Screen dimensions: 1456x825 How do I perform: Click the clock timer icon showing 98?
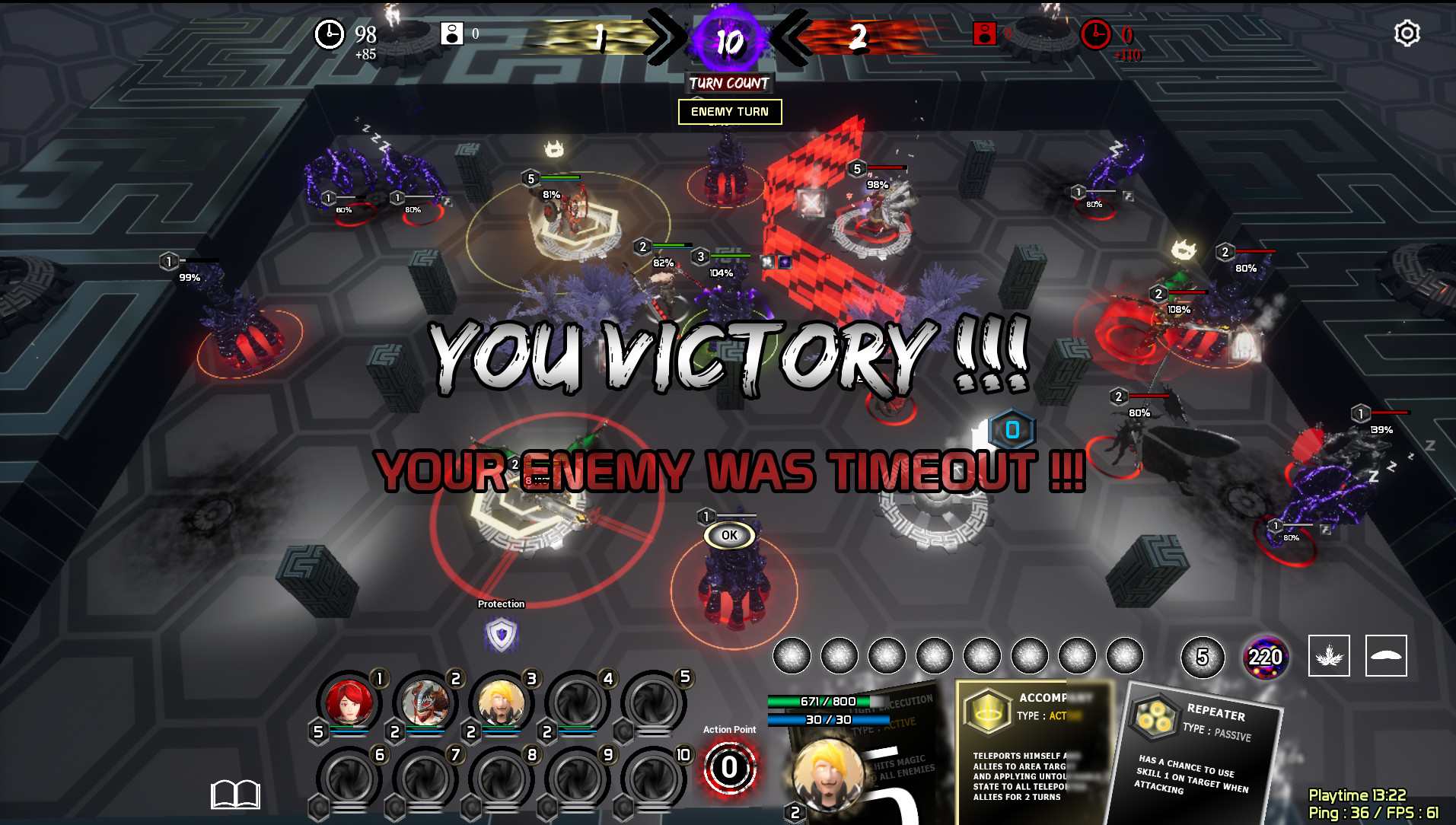[x=329, y=34]
